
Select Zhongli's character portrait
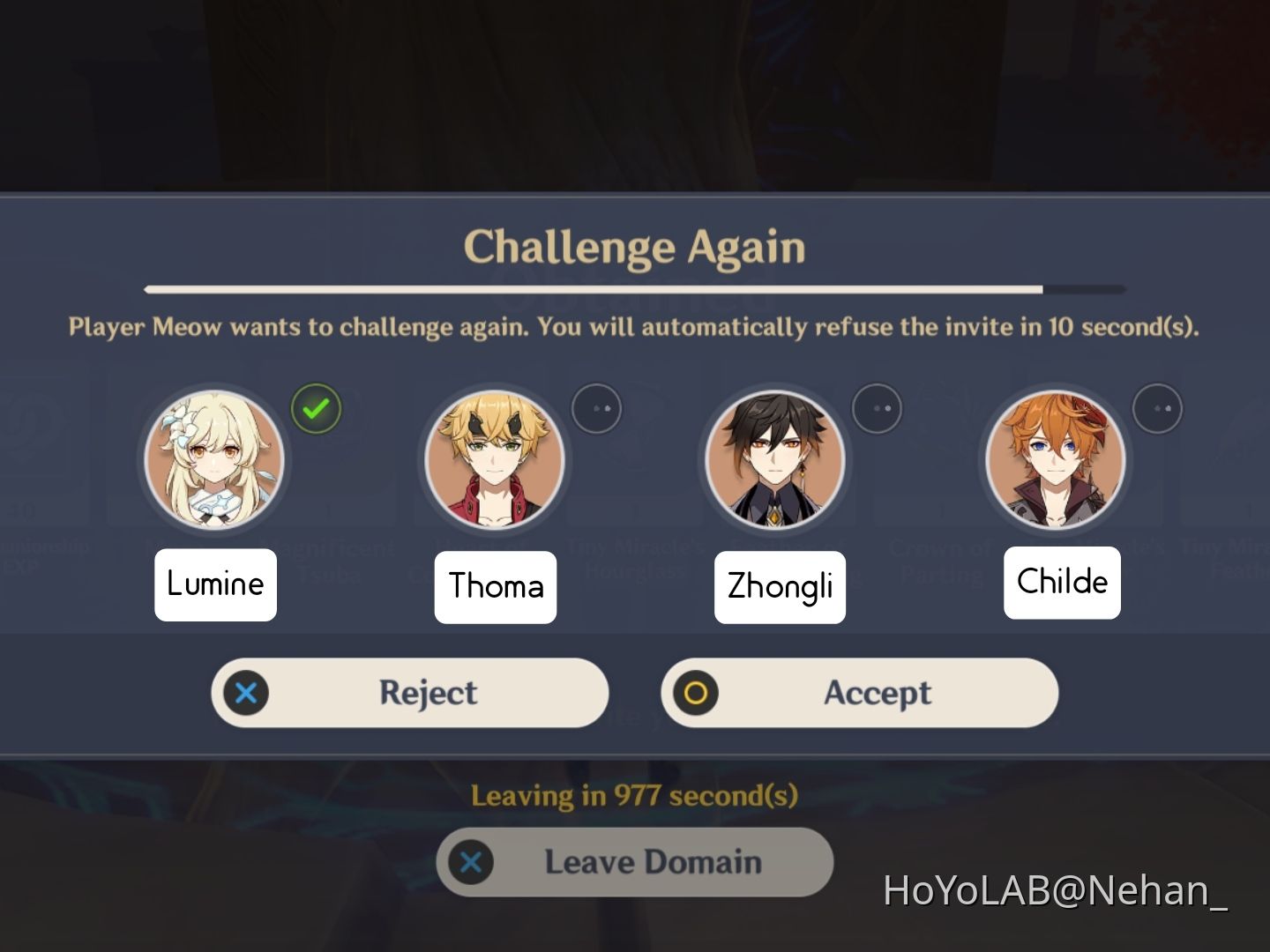(777, 458)
